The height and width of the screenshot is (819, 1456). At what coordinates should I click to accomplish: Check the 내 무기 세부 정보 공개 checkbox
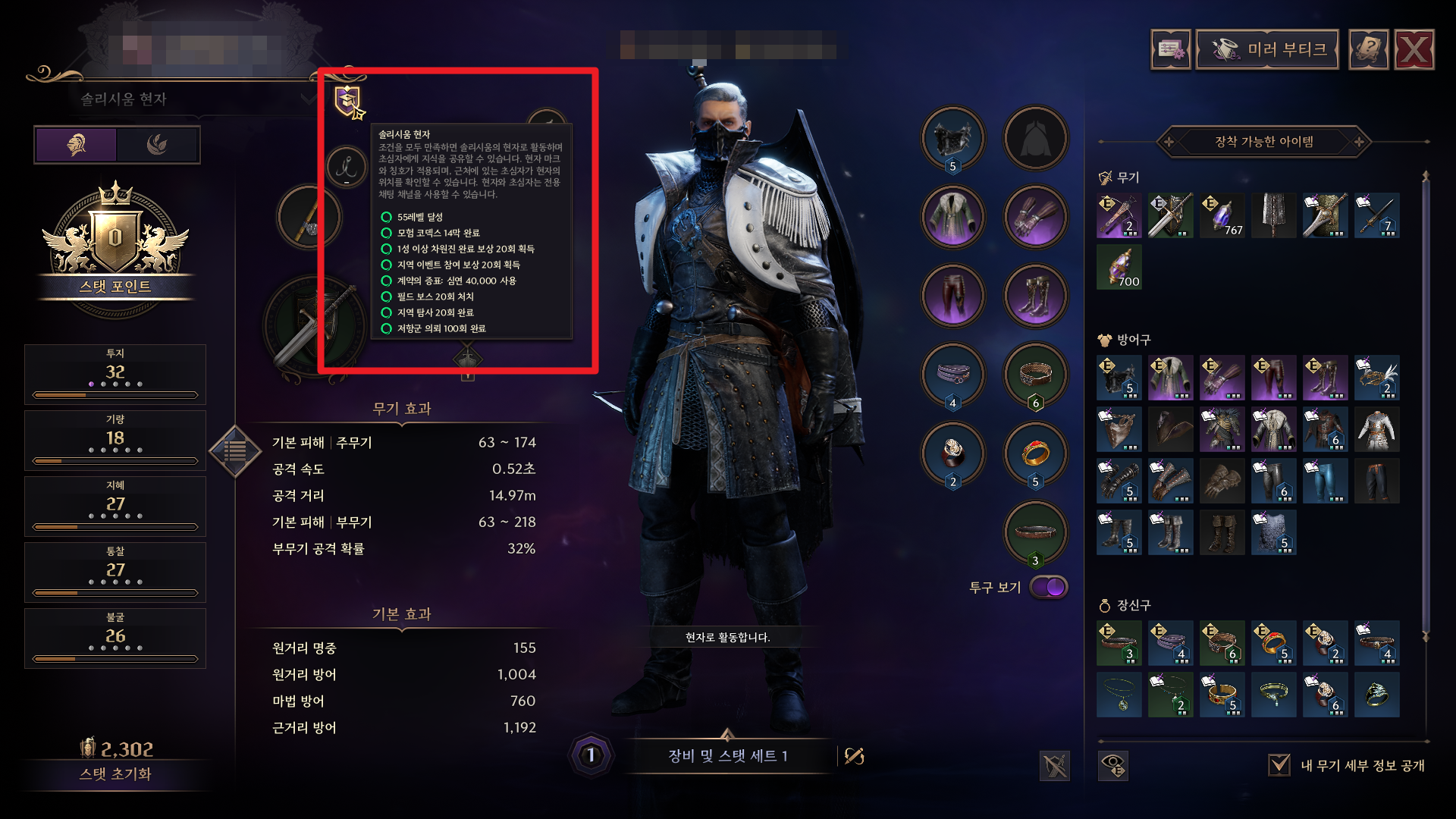[x=1279, y=765]
